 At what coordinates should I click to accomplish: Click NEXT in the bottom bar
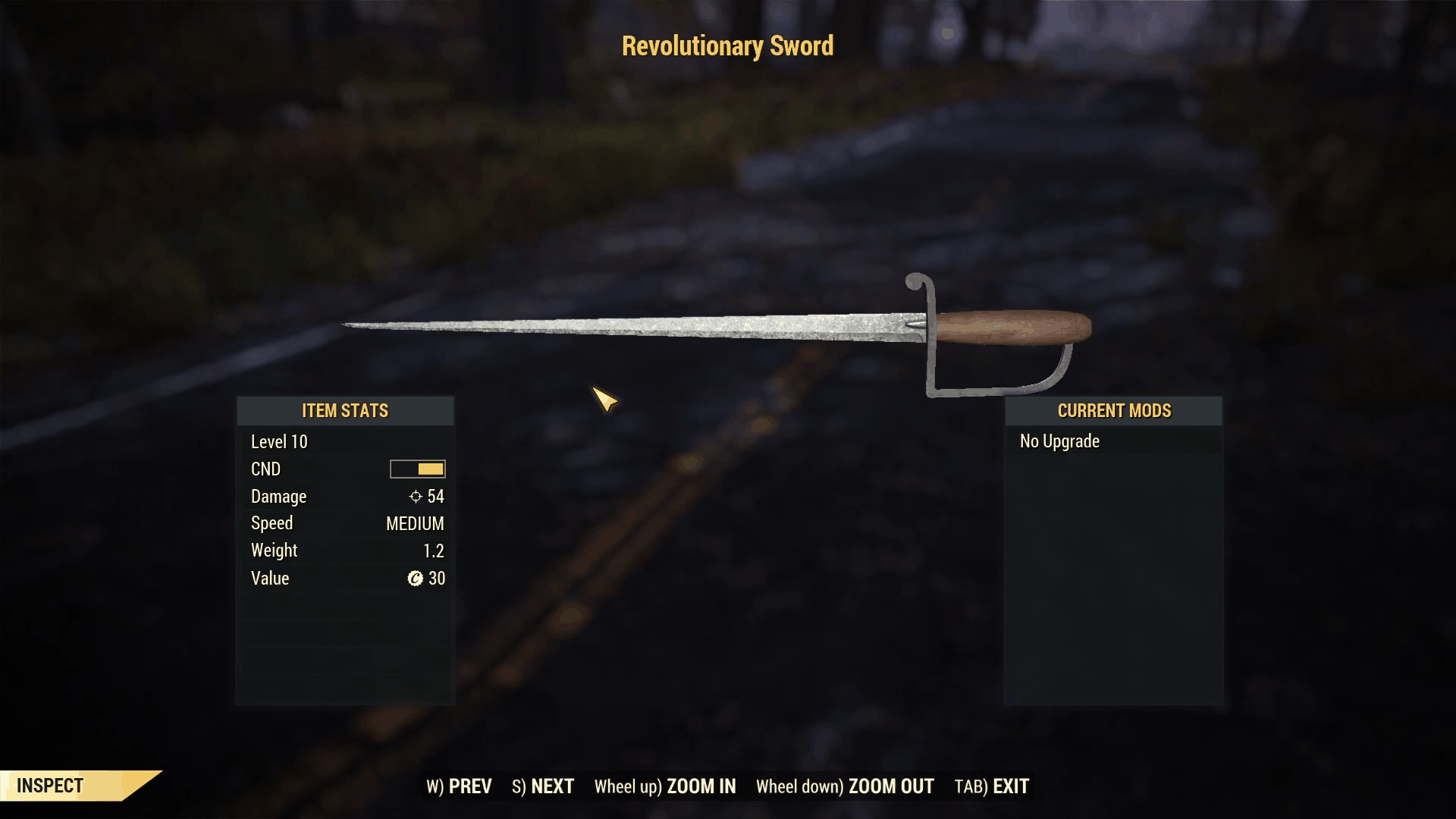(x=552, y=786)
